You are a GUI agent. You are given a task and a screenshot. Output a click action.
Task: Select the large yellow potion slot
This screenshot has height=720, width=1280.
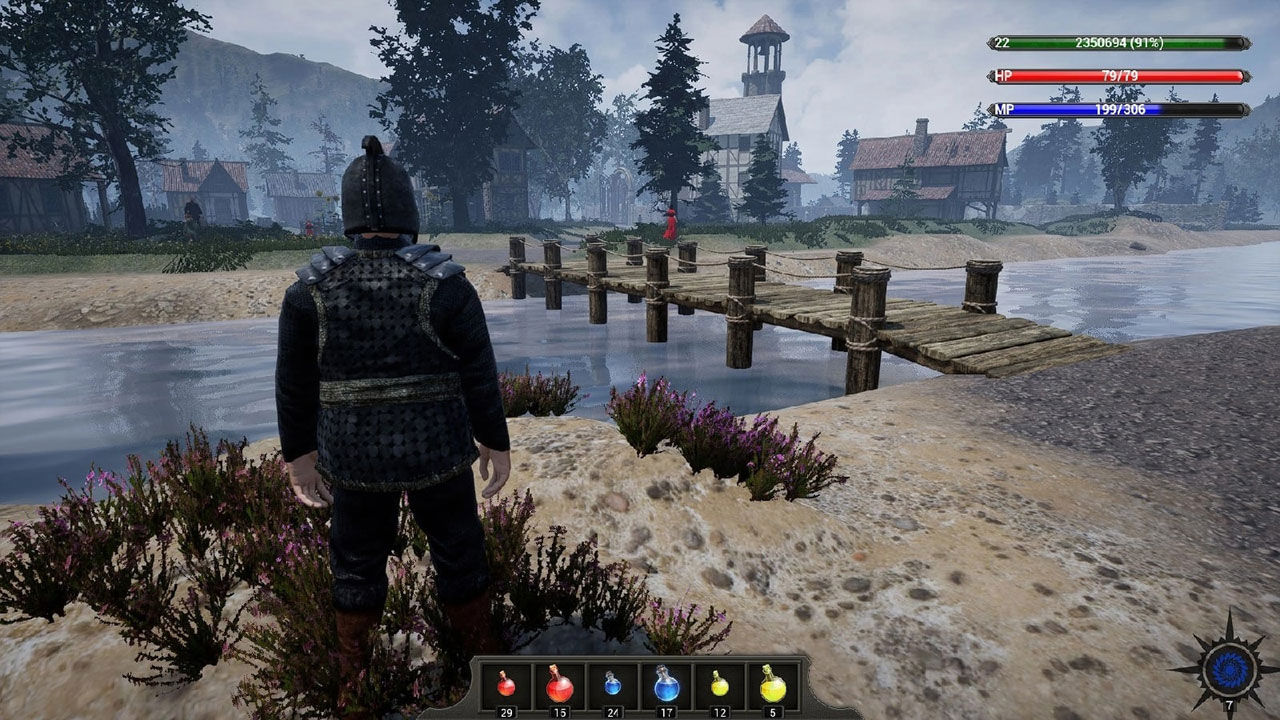pos(773,684)
